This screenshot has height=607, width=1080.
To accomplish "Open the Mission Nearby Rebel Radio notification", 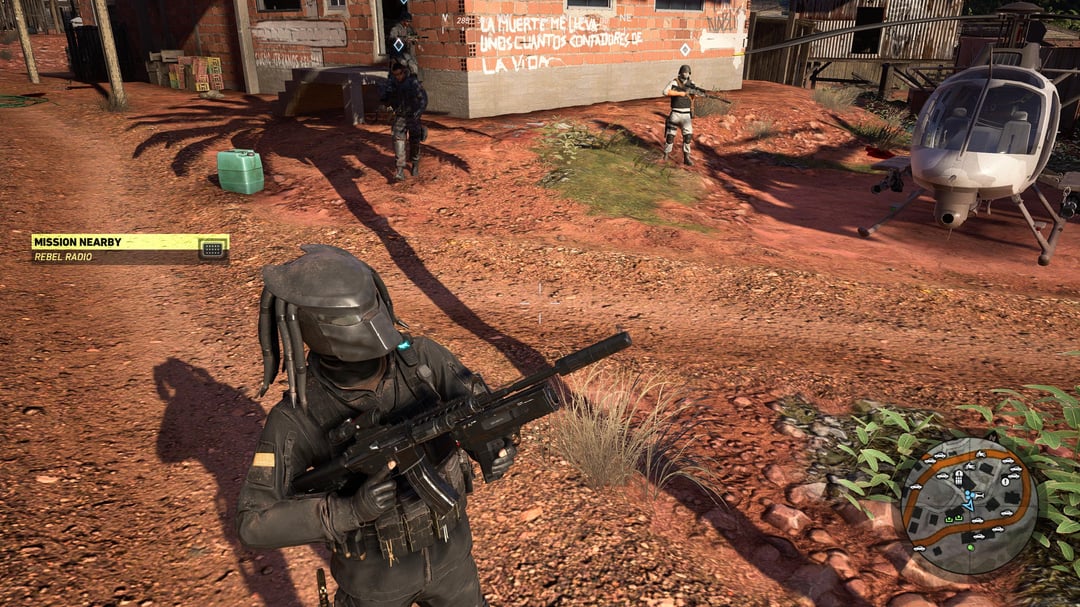I will click(x=115, y=248).
